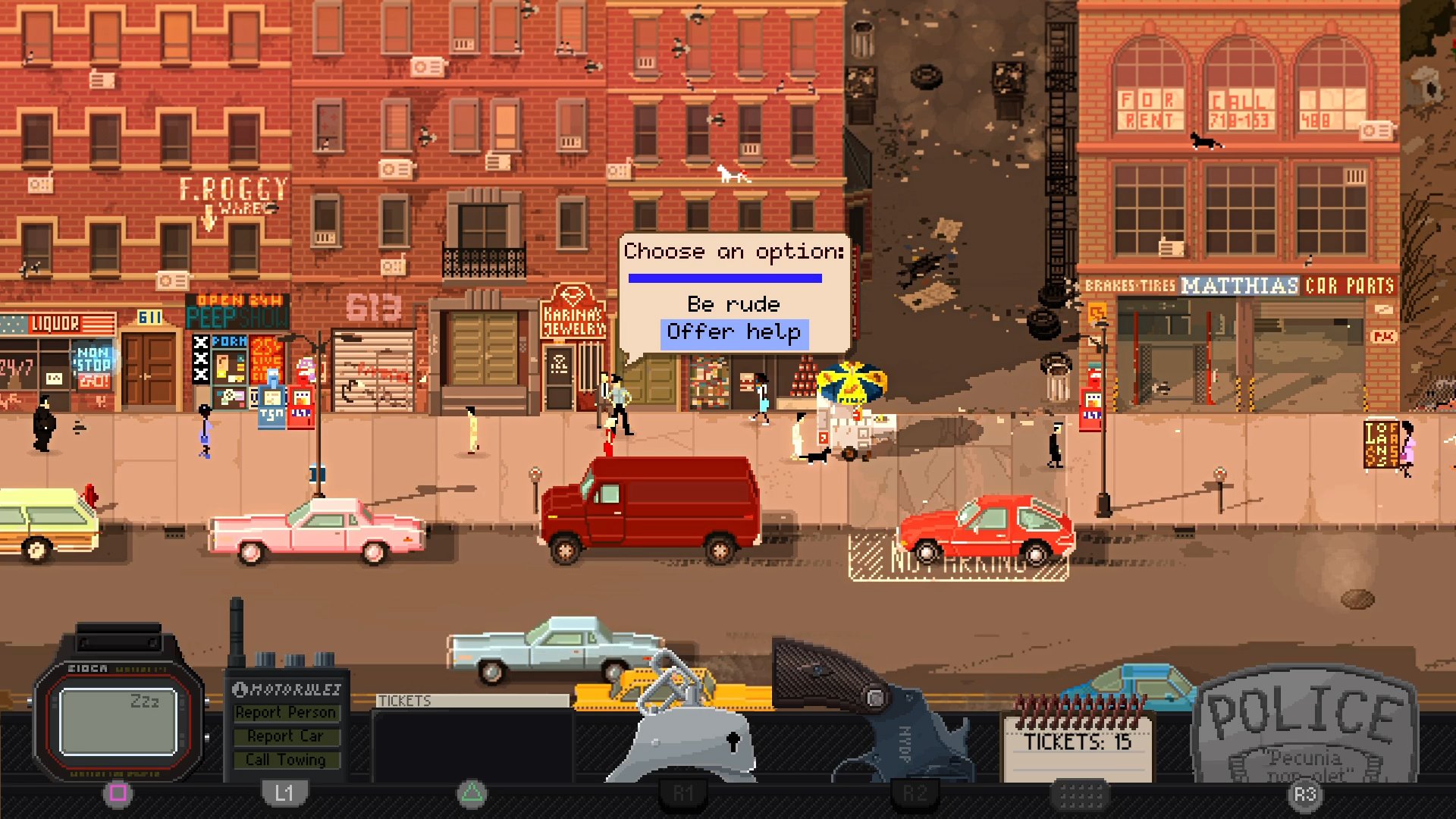Select "Report Car" on the police radio
This screenshot has width=1456, height=819.
(287, 736)
